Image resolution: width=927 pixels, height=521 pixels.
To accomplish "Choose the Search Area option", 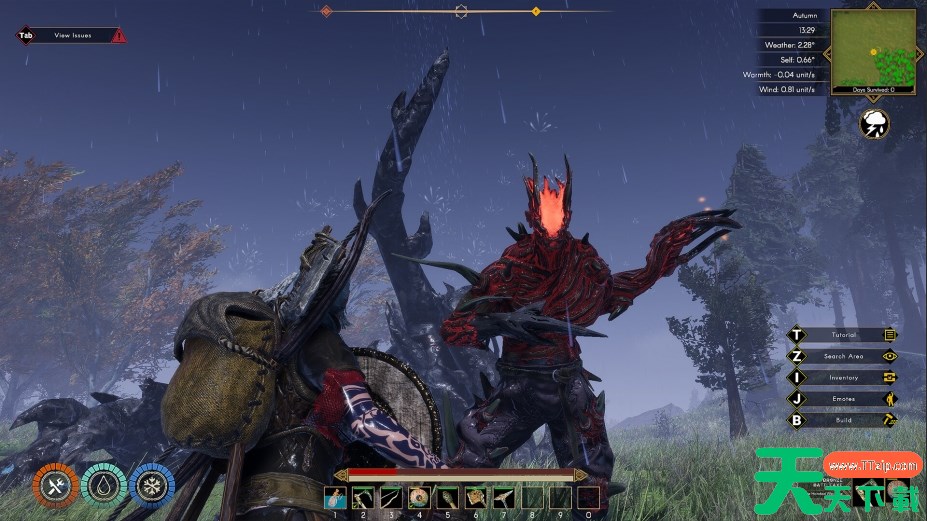I will pos(843,356).
